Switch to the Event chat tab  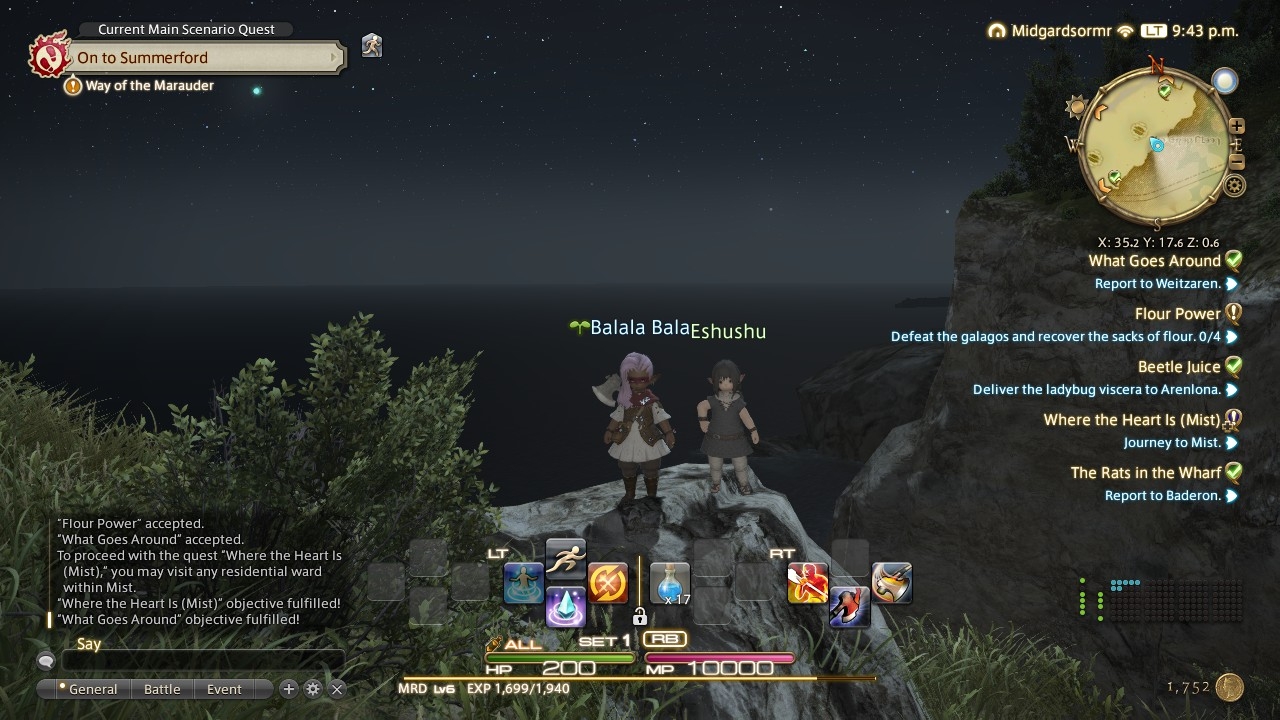click(x=224, y=689)
